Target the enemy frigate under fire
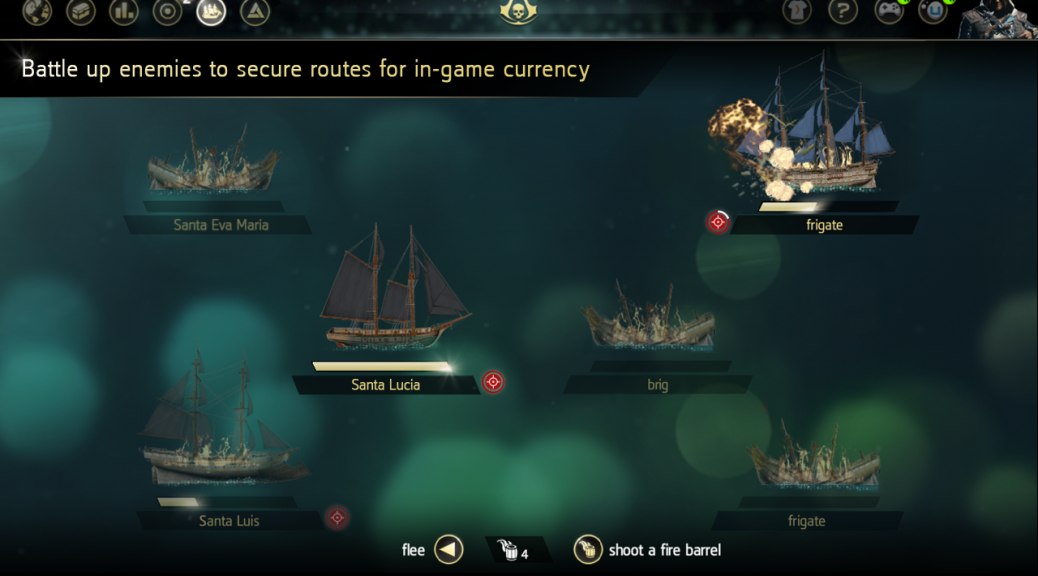 [718, 222]
